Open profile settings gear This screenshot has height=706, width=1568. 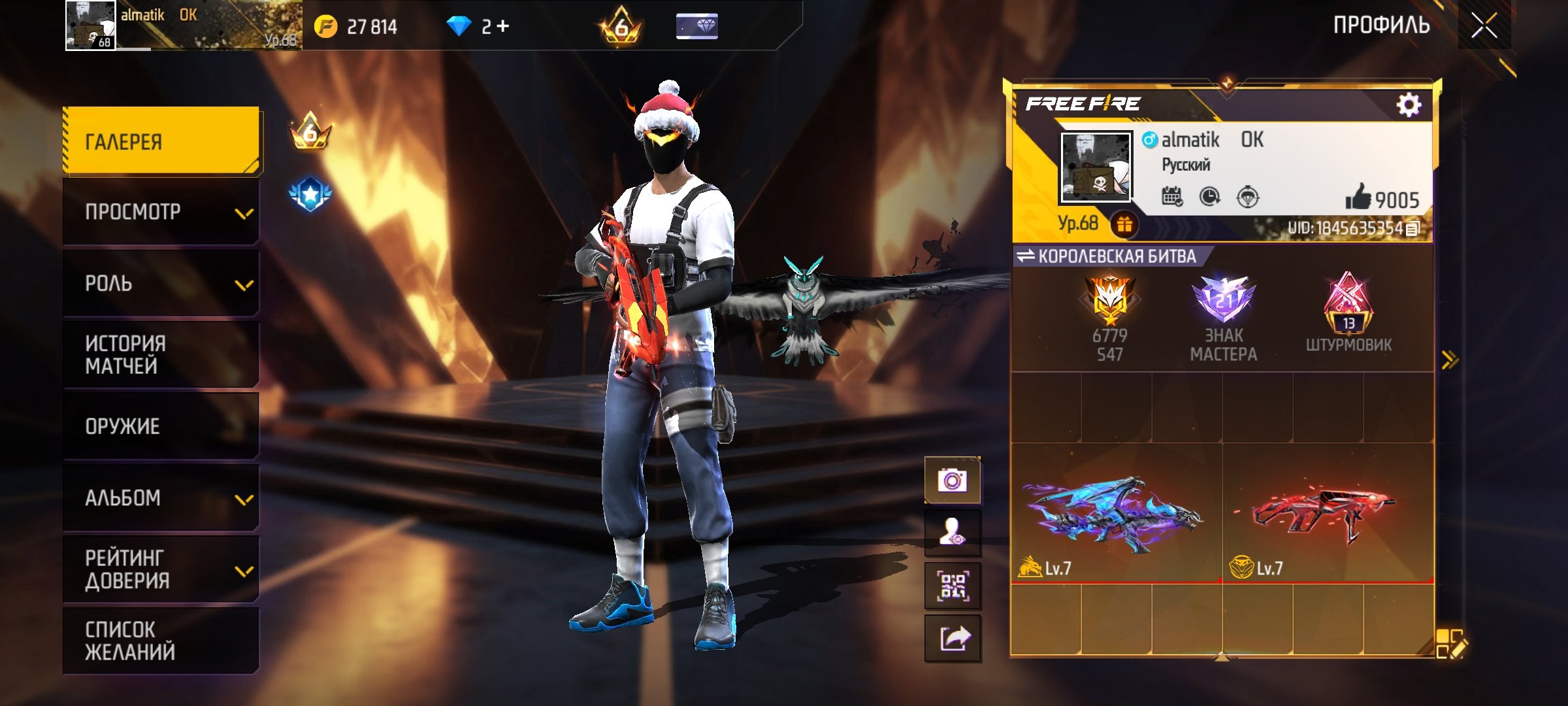pos(1409,105)
